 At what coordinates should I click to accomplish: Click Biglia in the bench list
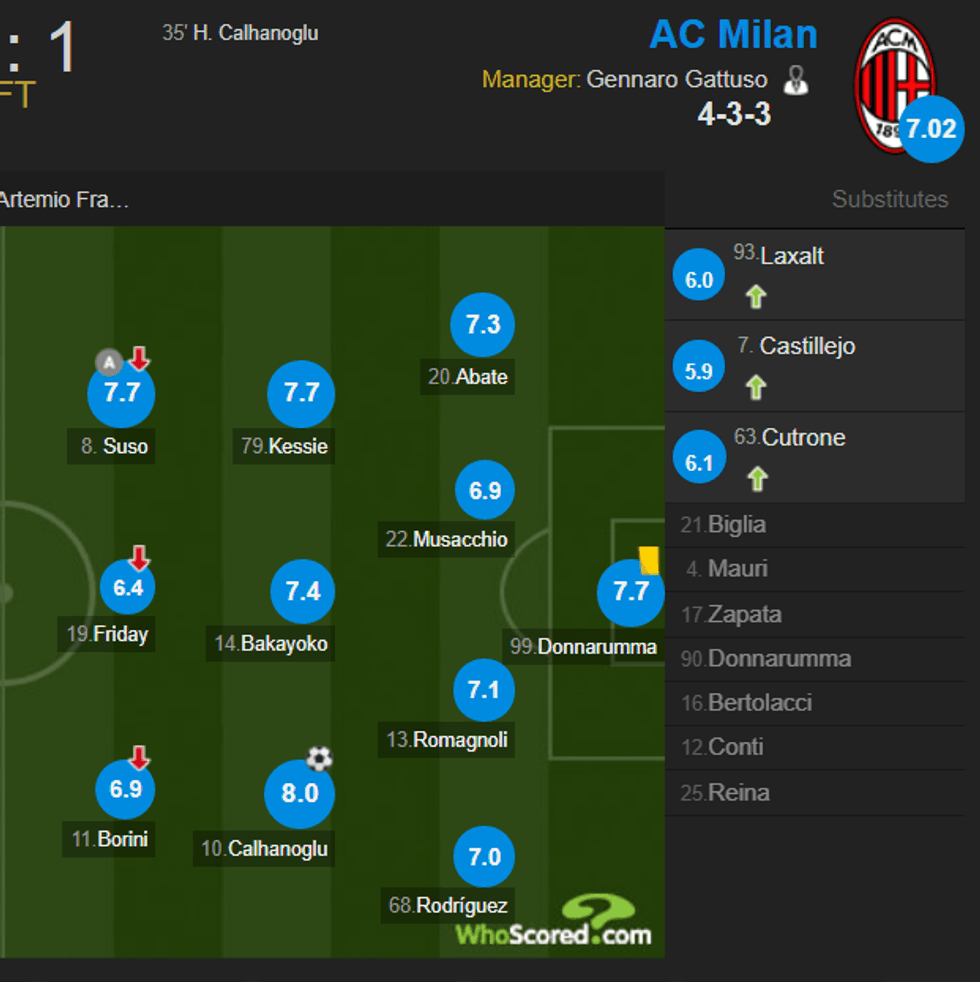coord(736,524)
